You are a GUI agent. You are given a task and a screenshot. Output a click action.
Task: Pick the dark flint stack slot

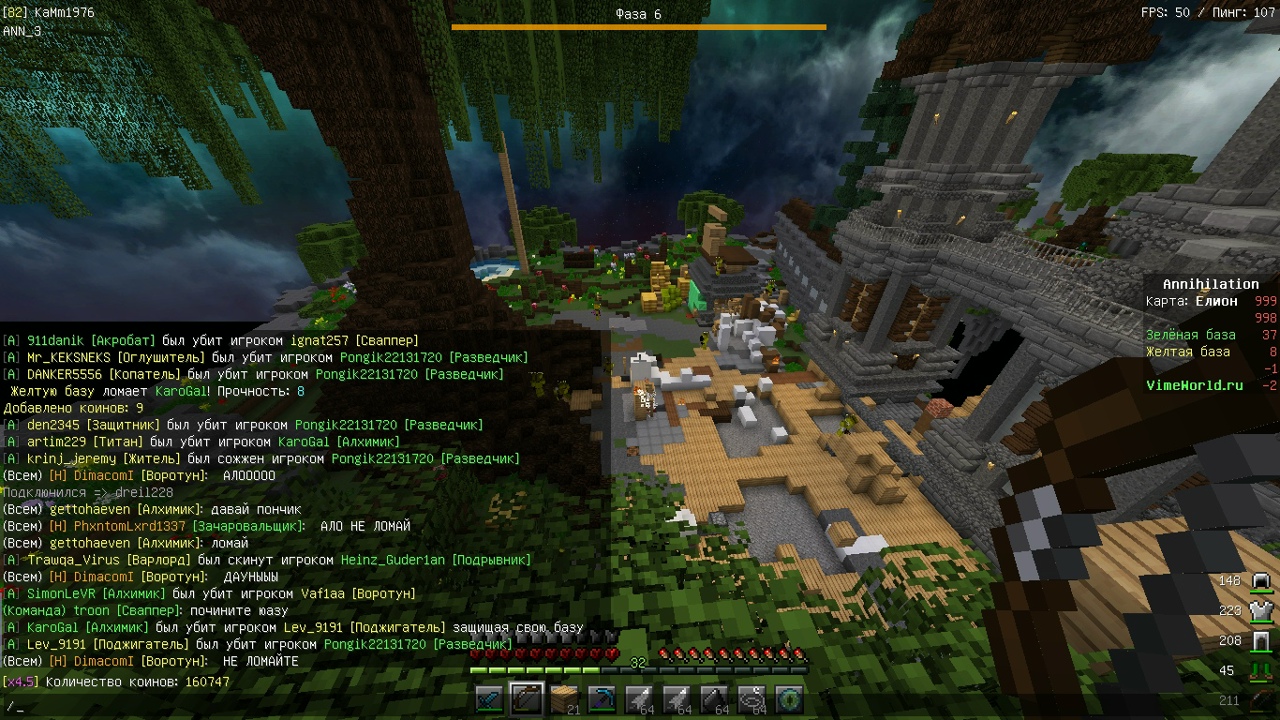[x=714, y=699]
